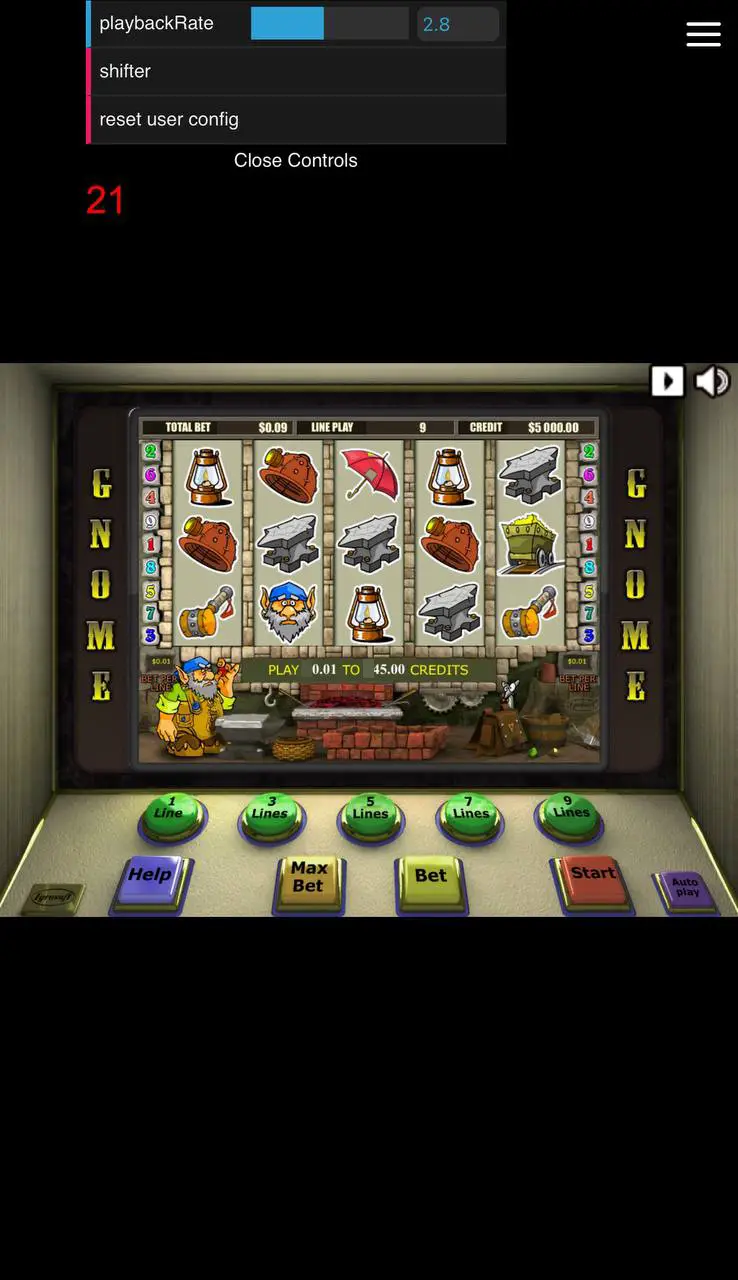Choose the 1 Line green button
Viewport: 738px width, 1280px height.
(x=170, y=812)
